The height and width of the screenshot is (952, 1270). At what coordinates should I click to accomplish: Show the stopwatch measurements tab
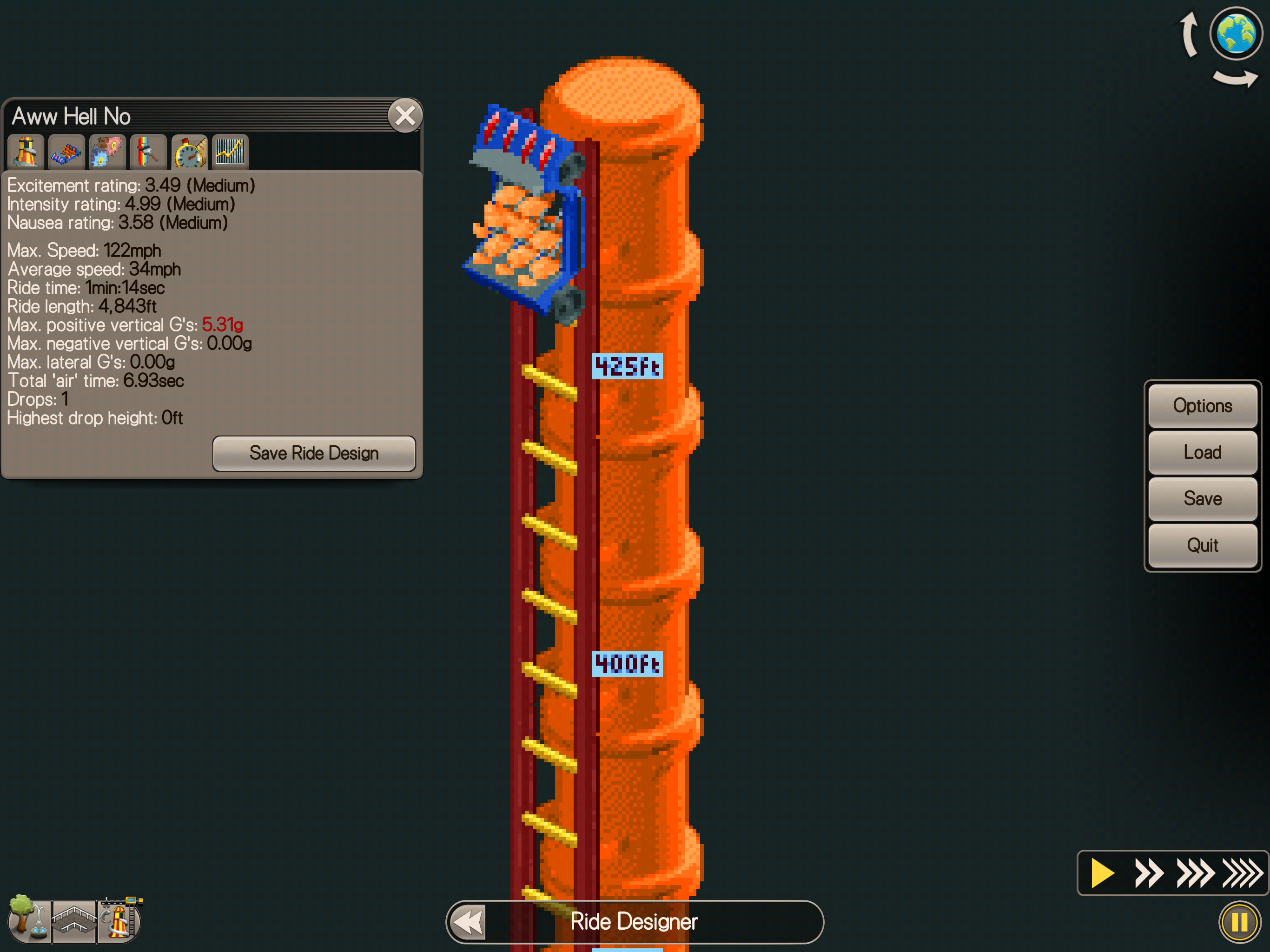tap(189, 152)
